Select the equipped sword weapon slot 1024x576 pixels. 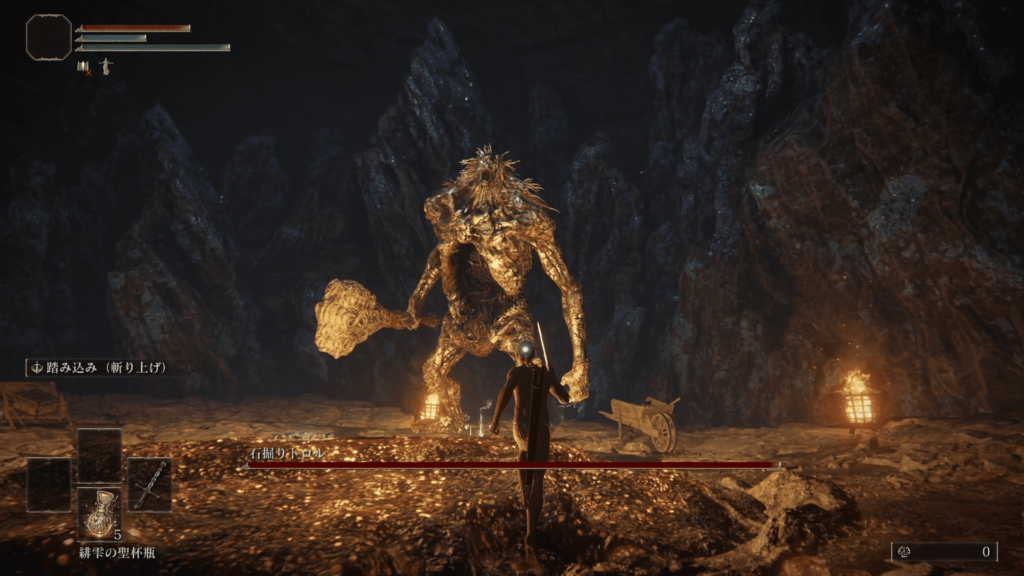[x=149, y=485]
